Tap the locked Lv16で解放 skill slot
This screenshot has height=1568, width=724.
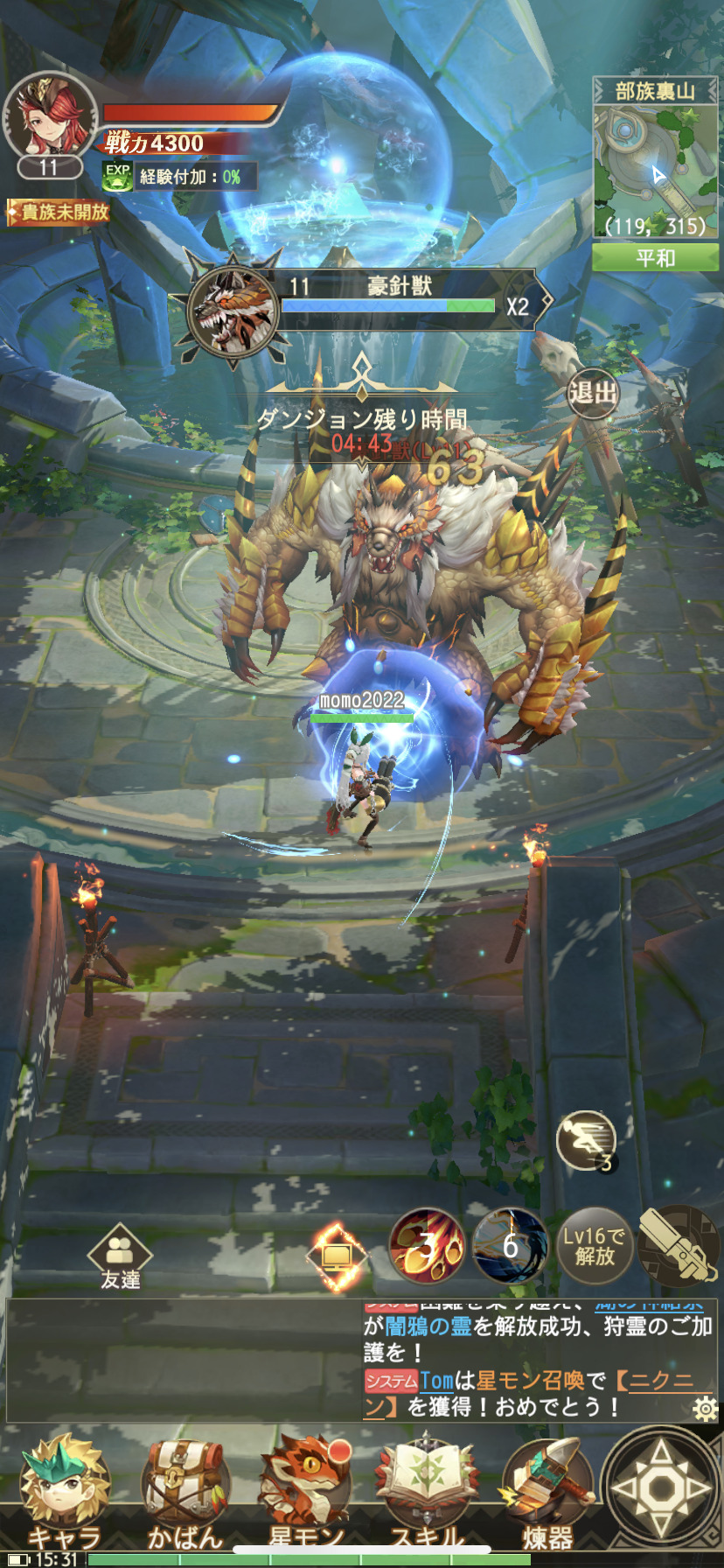(x=595, y=1246)
